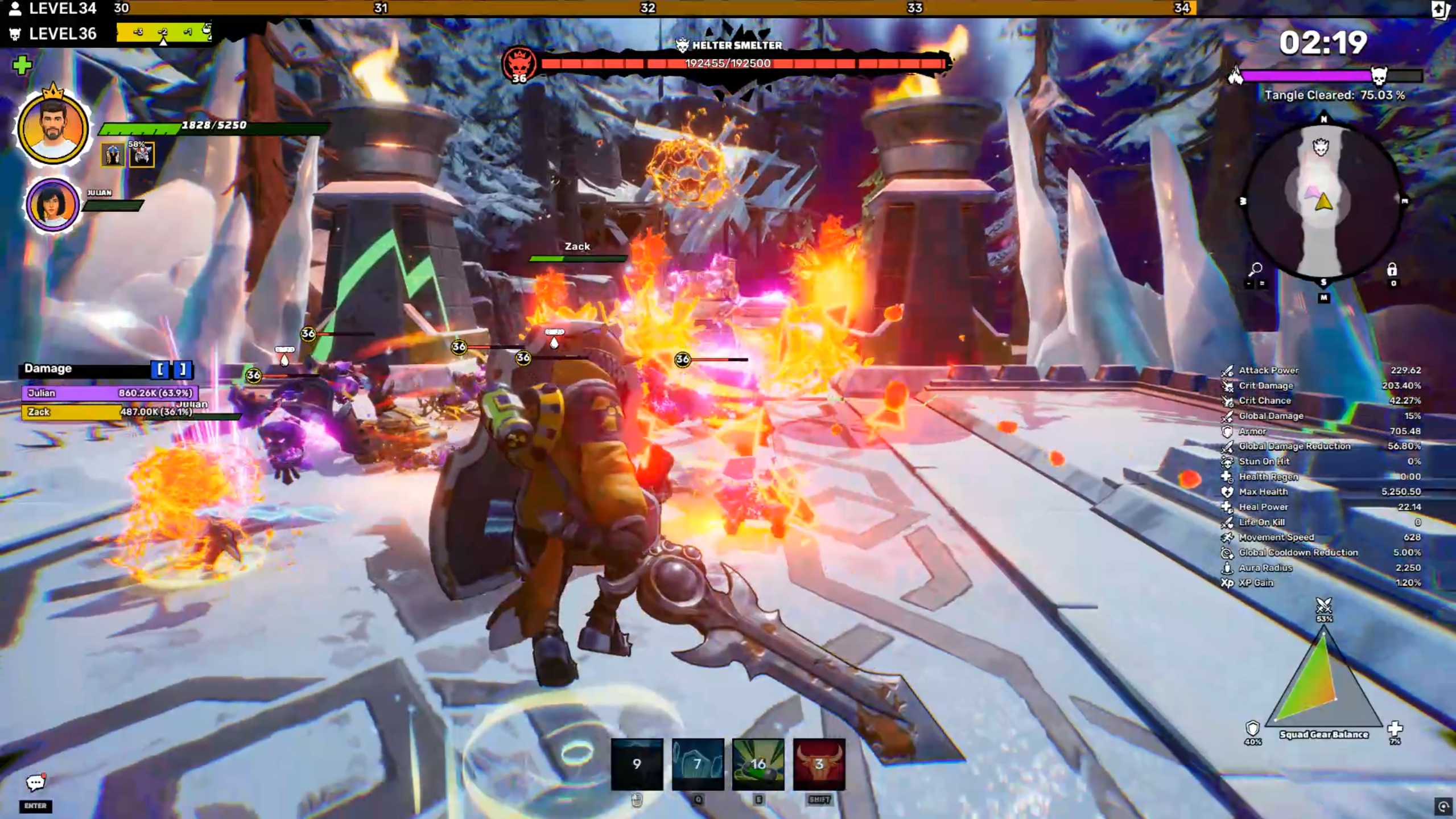Click the minimap magnifying glass zoom icon
This screenshot has width=1456, height=819.
(1256, 269)
